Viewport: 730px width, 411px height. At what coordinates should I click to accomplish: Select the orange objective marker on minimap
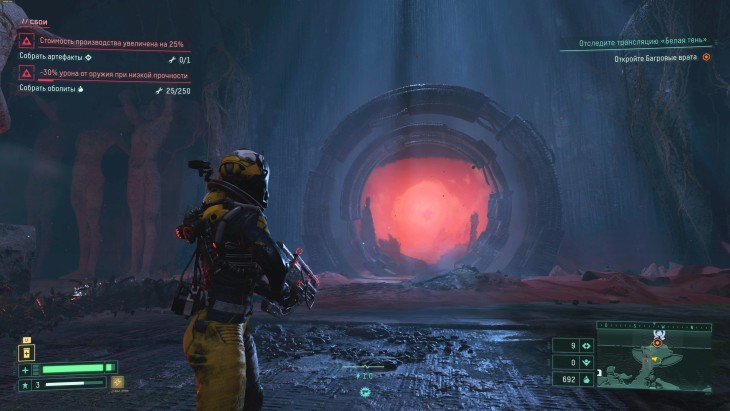pyautogui.click(x=657, y=342)
